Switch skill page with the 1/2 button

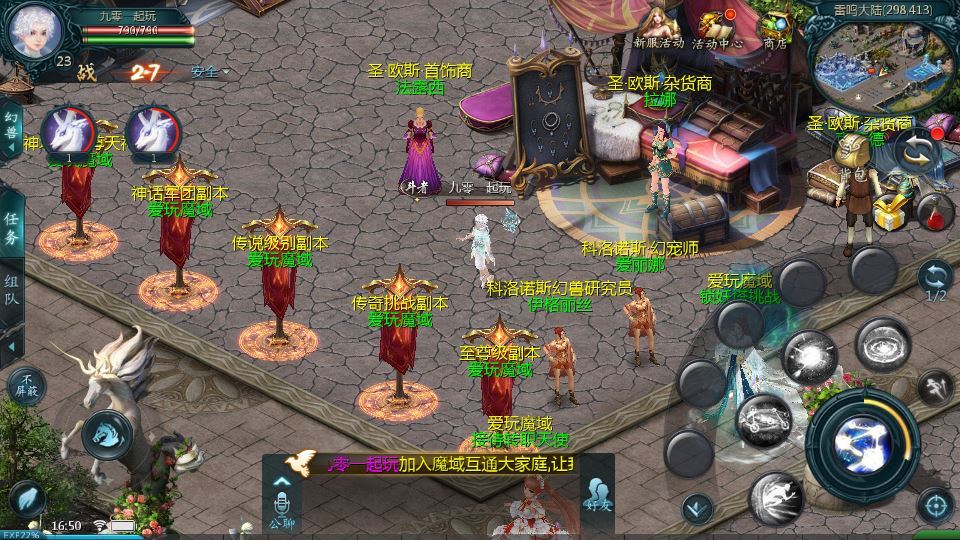click(935, 280)
